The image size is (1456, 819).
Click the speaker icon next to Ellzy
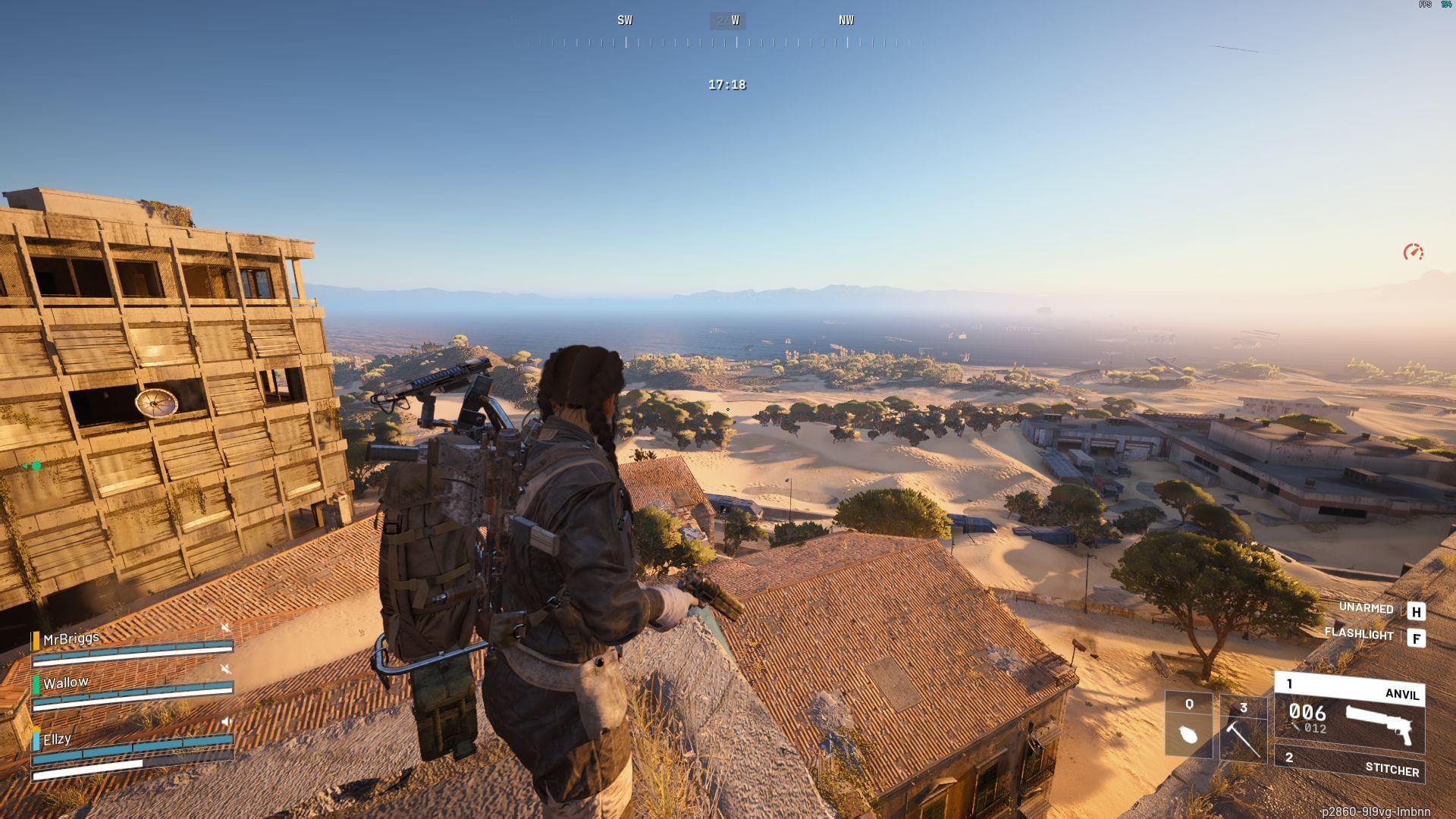tap(226, 722)
